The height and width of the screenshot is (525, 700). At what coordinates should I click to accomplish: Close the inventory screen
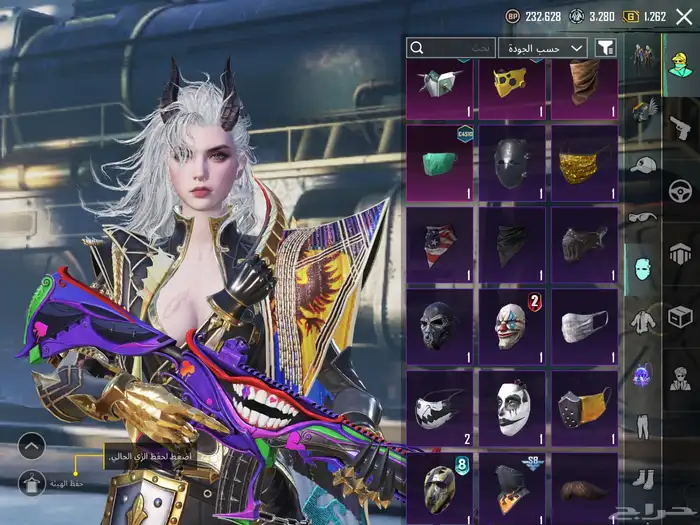(684, 17)
